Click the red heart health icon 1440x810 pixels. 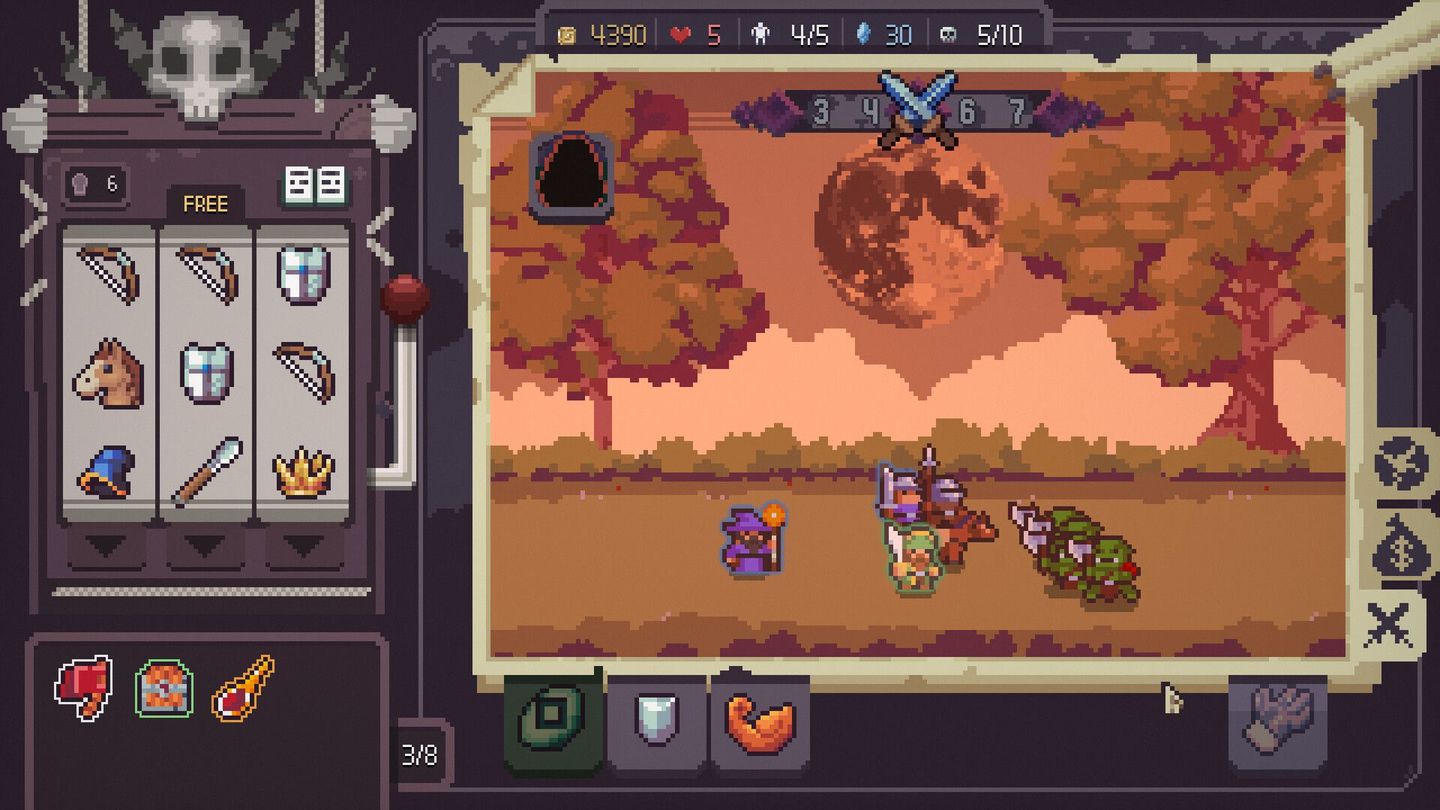pyautogui.click(x=682, y=32)
